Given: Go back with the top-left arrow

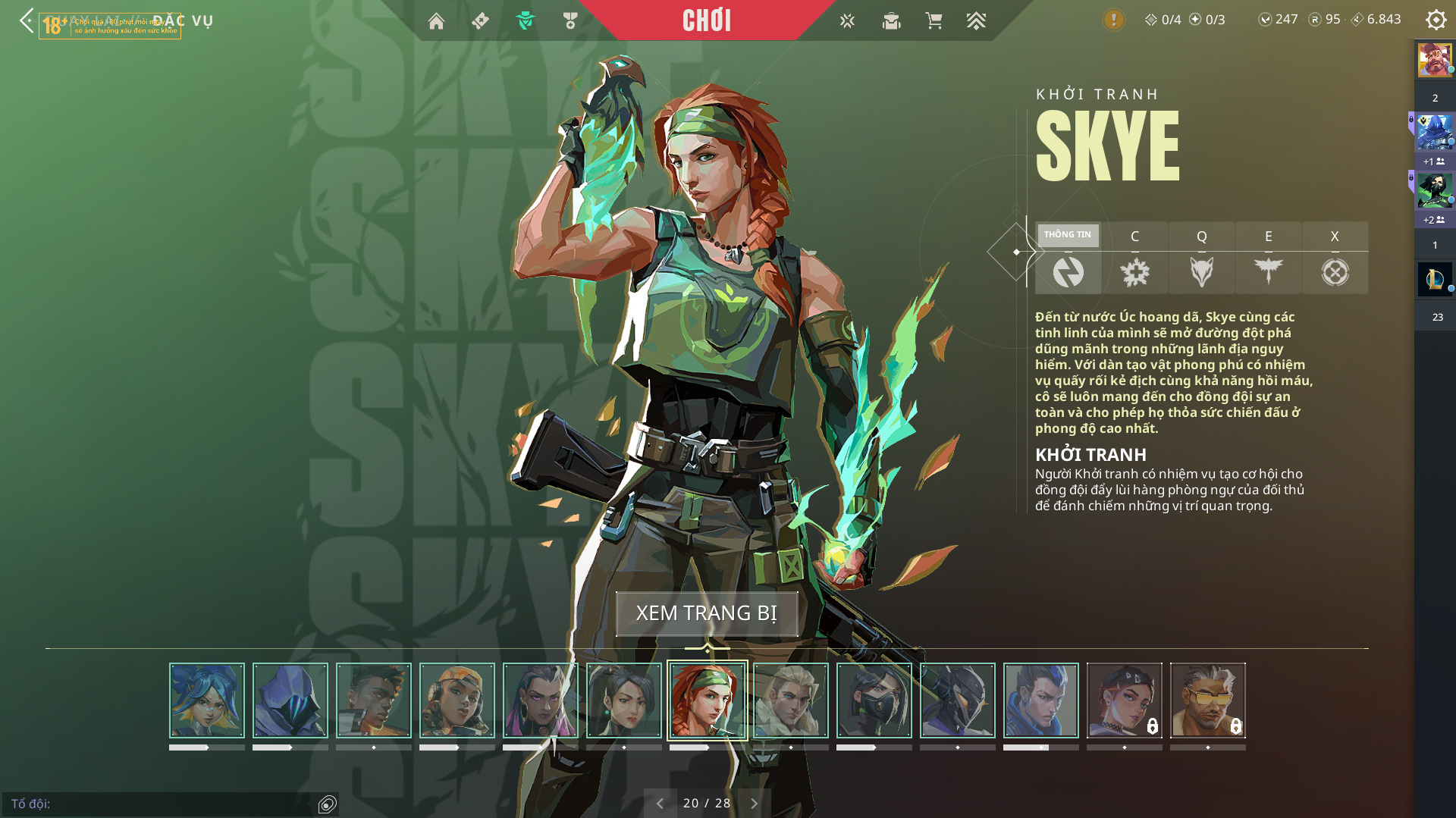Looking at the screenshot, I should (x=27, y=20).
